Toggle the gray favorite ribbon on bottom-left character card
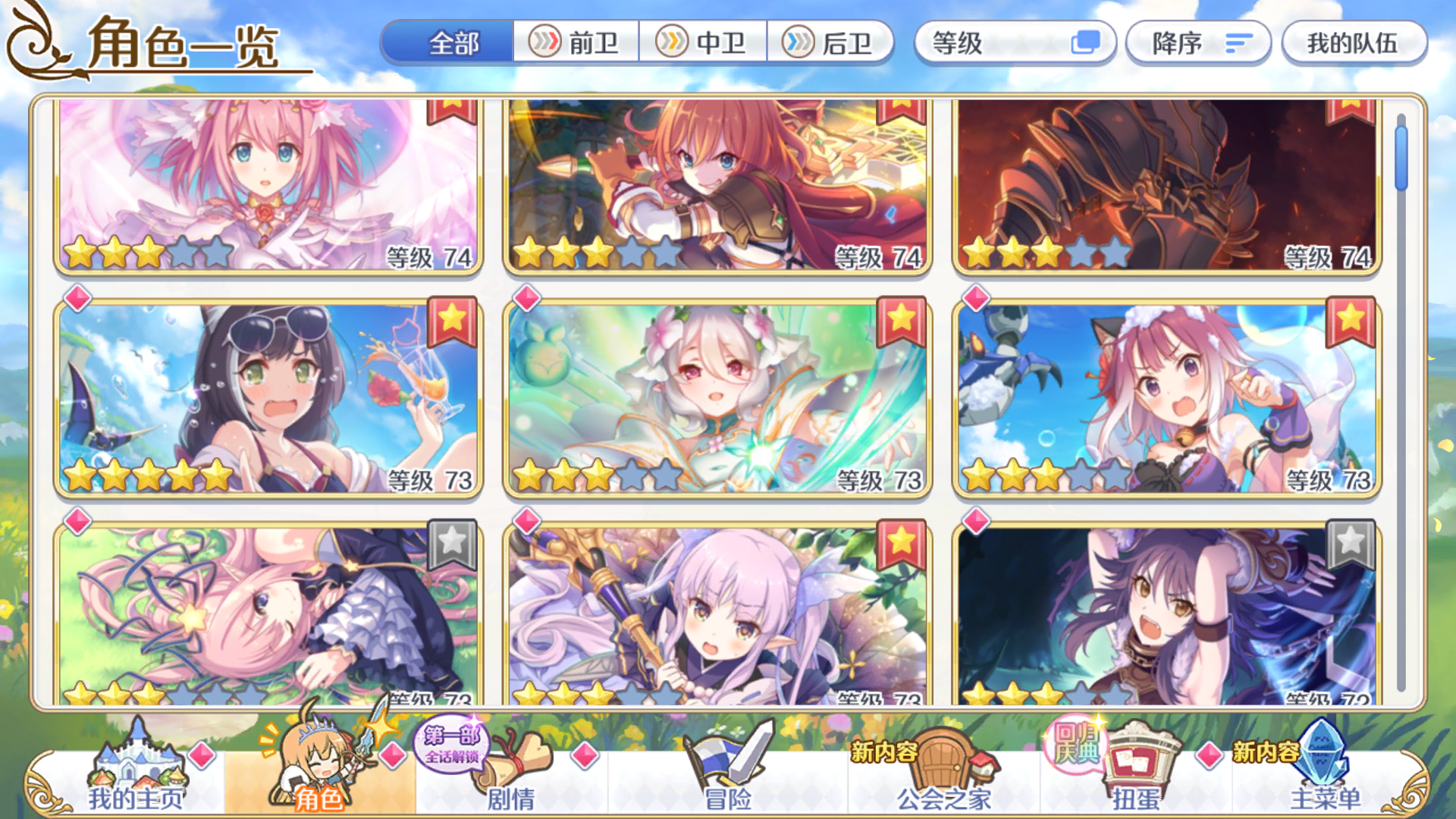Image resolution: width=1456 pixels, height=819 pixels. point(450,544)
